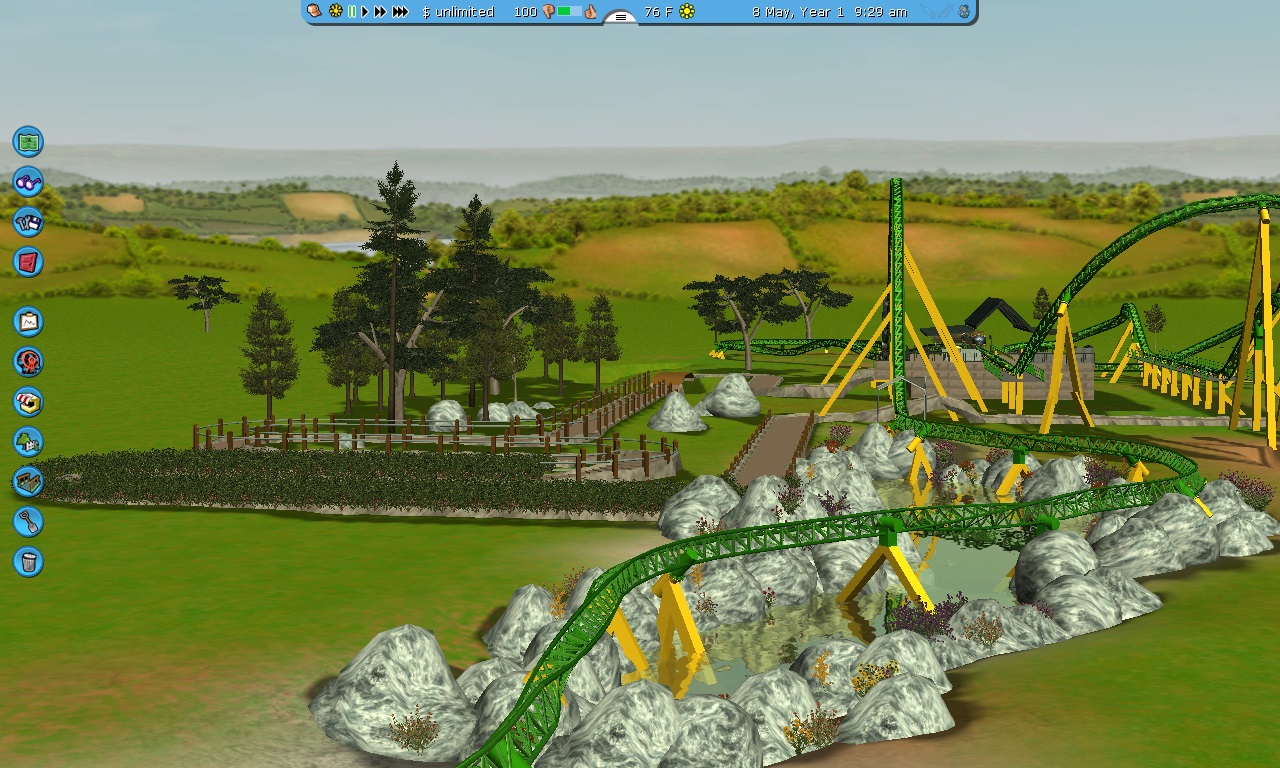Click the unlimited money display
Screen dimensions: 1280x768
(458, 12)
